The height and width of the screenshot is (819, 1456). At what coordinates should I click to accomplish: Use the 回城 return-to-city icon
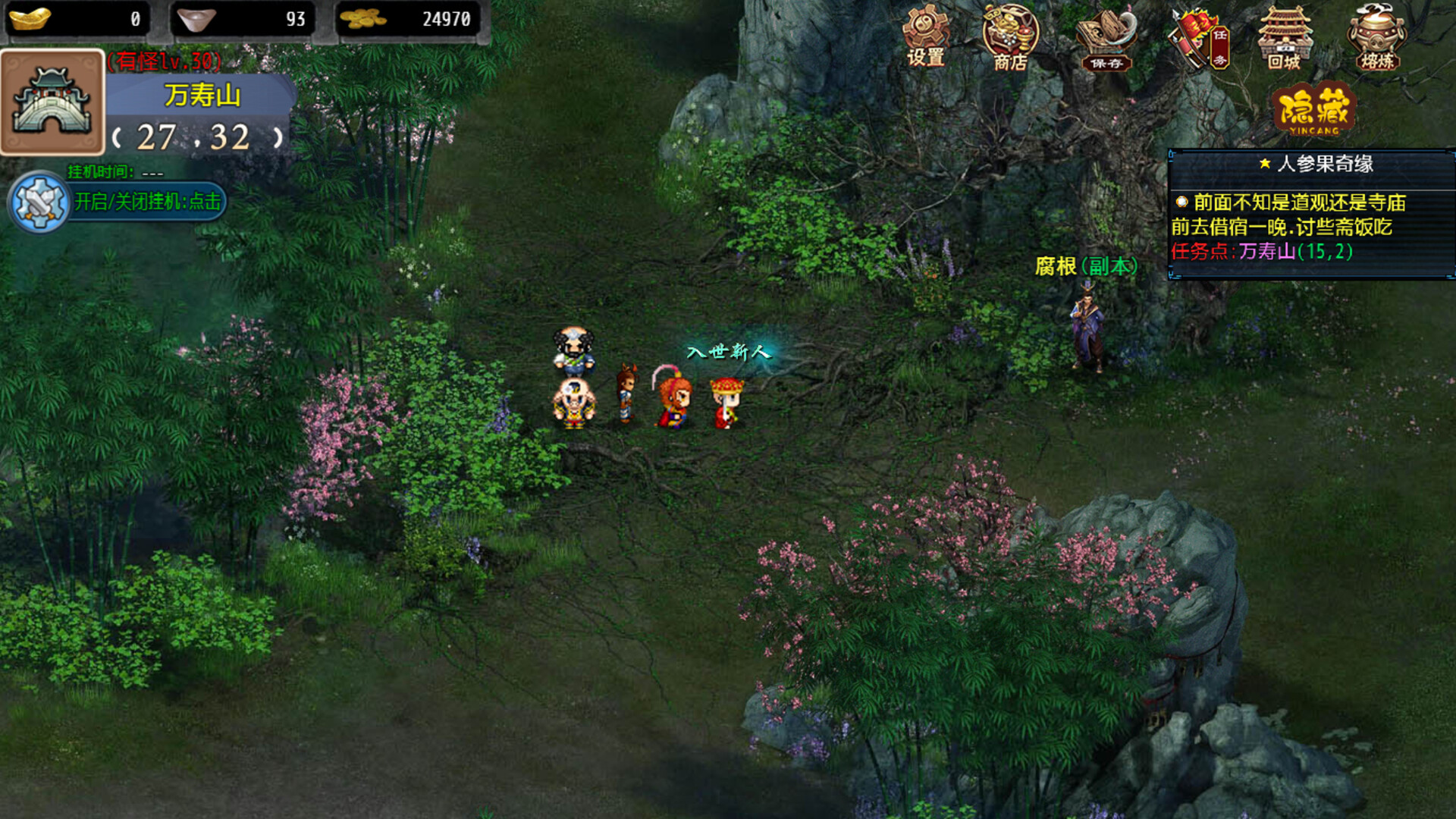1285,34
